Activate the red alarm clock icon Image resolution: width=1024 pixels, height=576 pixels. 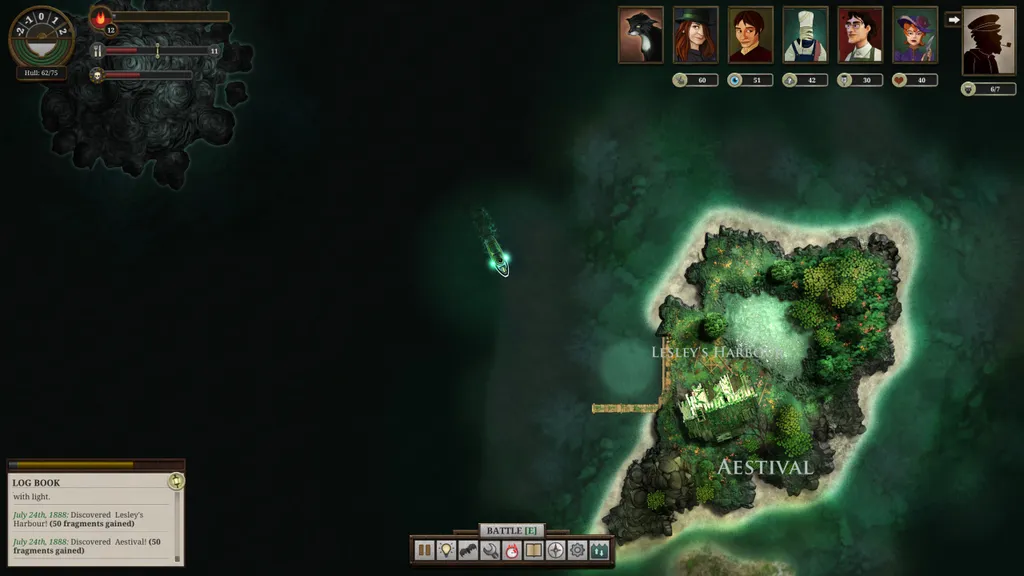512,550
